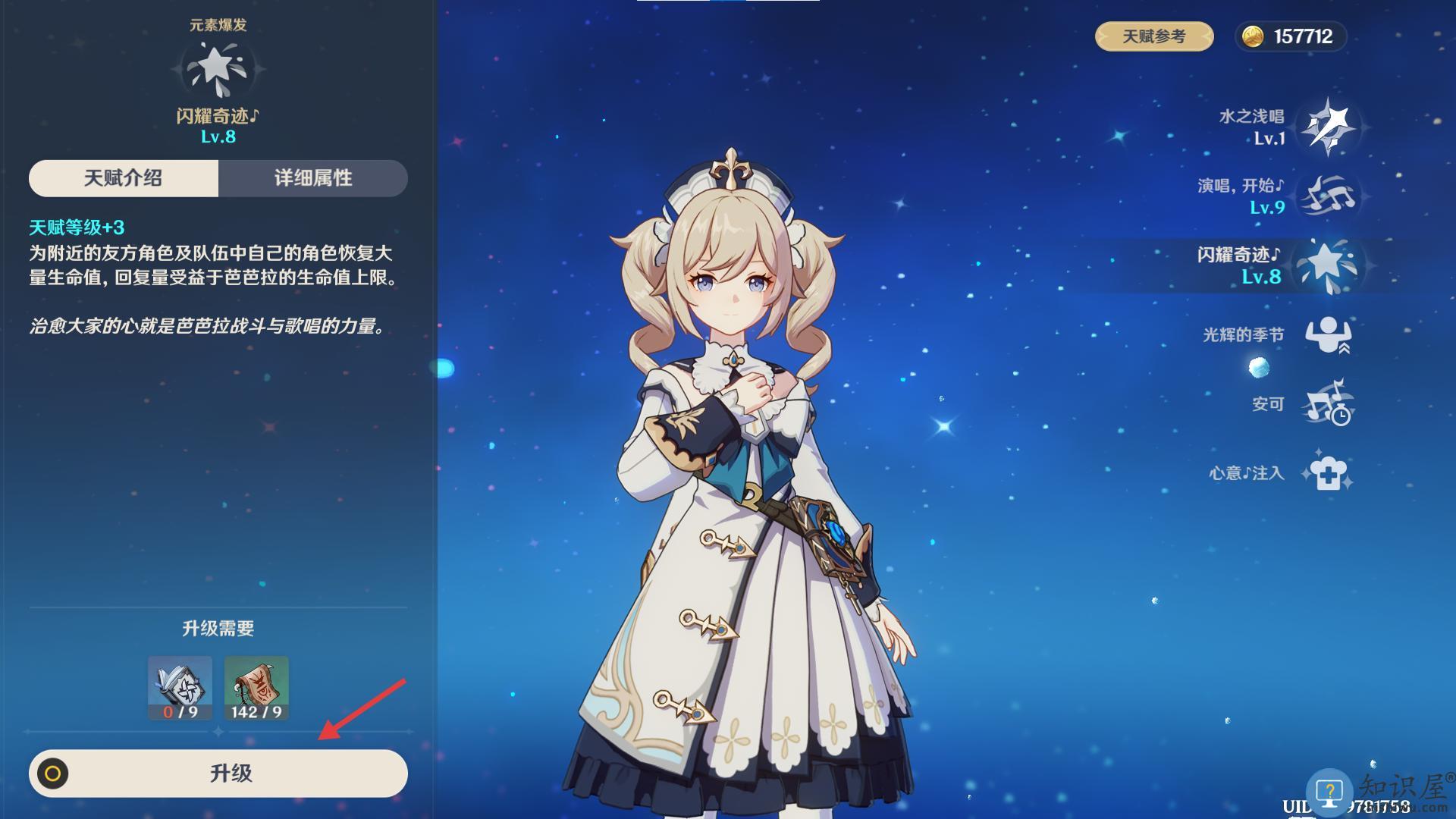Choose the 演唱,开始♪ skill talent
Image resolution: width=1456 pixels, height=819 pixels.
(1327, 196)
